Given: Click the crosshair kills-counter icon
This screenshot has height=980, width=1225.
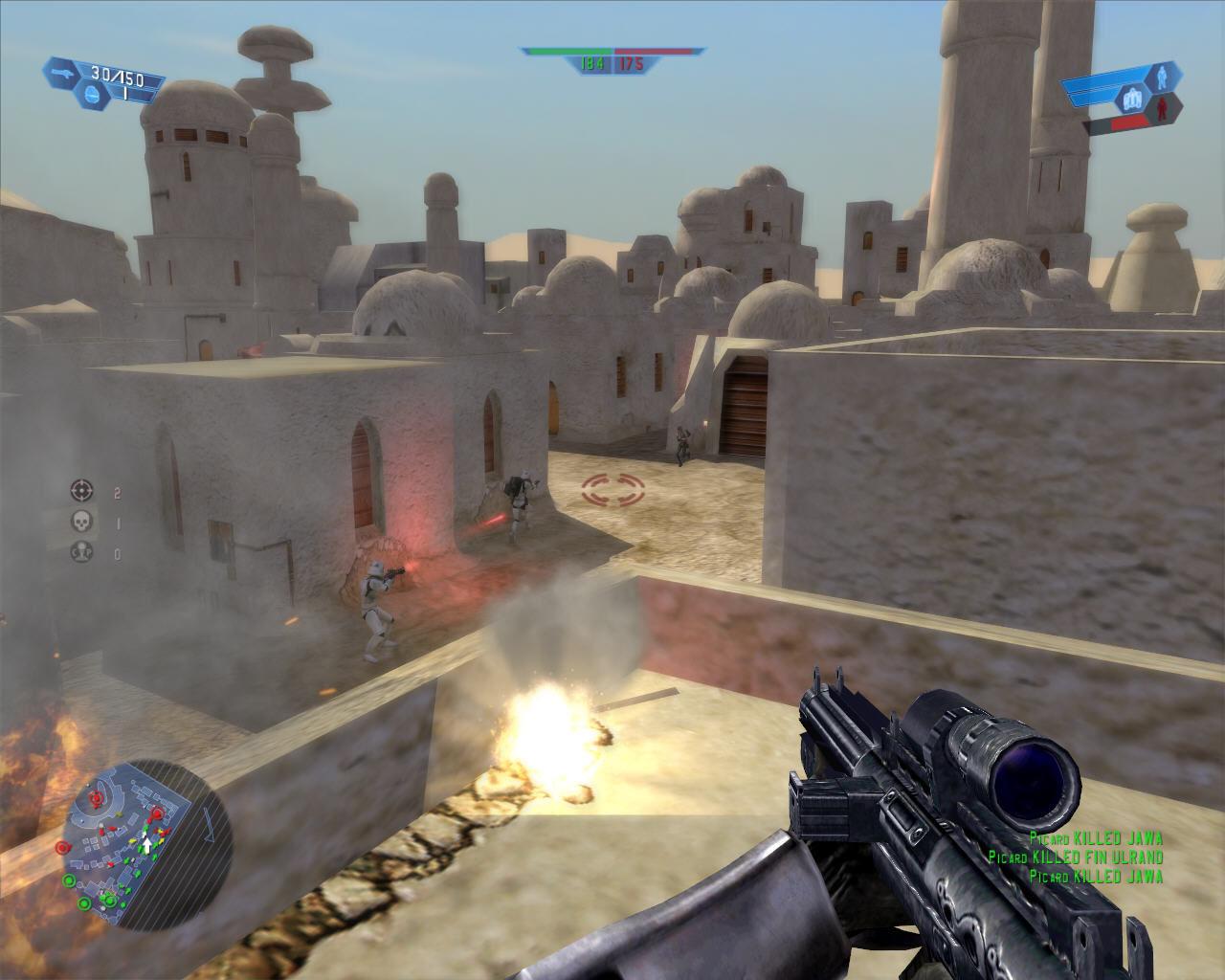Looking at the screenshot, I should [80, 490].
